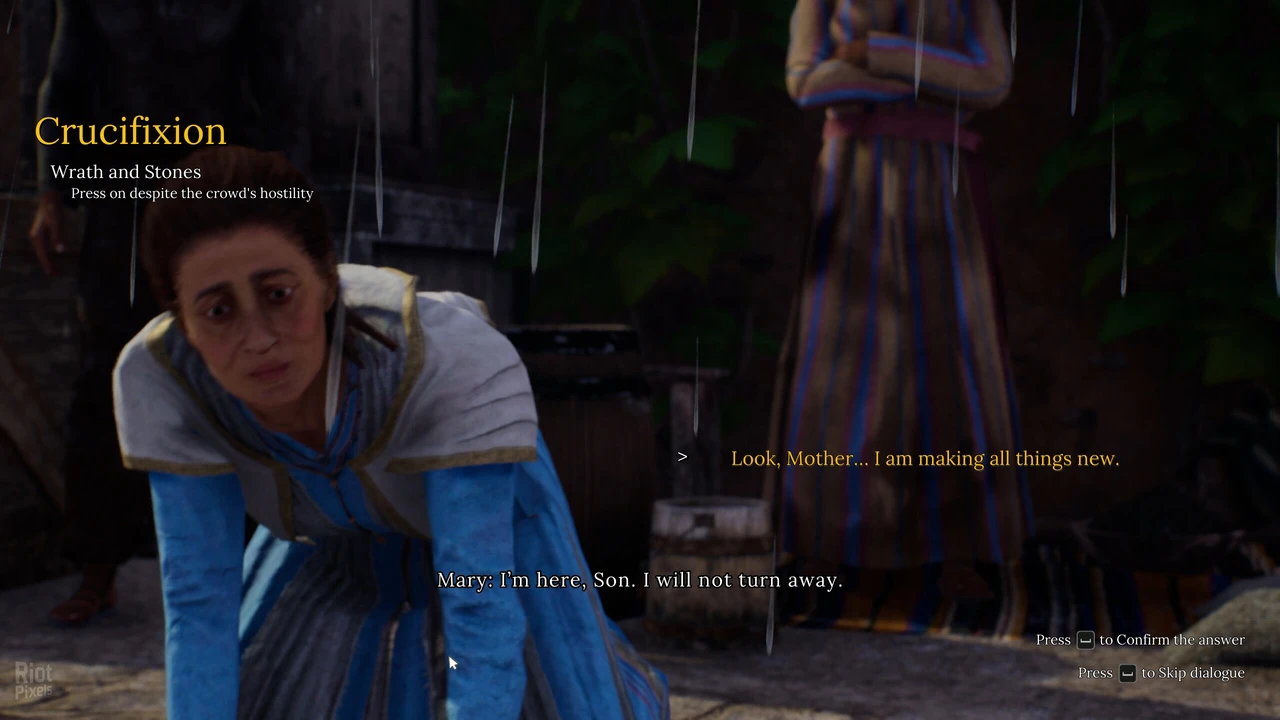Screen dimensions: 1280x720
Task: Open the "Wrath and Stones" objective tracker
Action: (126, 172)
